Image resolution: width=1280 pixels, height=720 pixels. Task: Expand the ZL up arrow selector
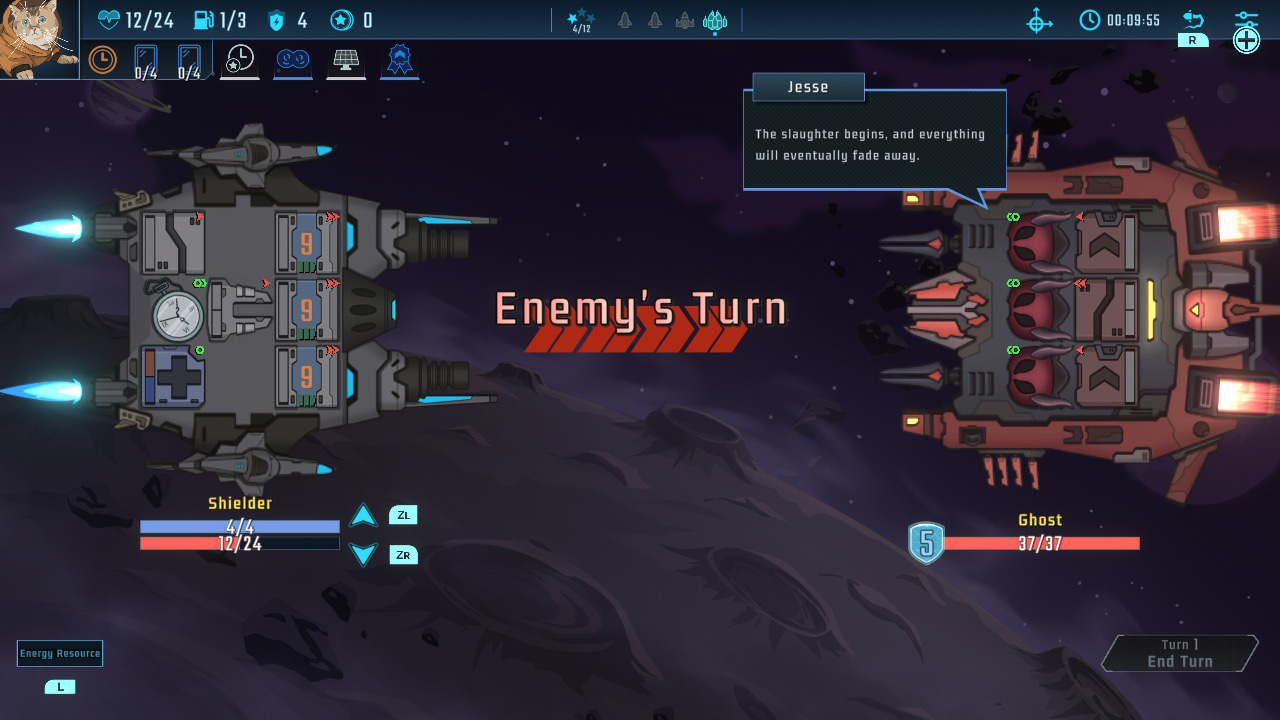click(363, 514)
